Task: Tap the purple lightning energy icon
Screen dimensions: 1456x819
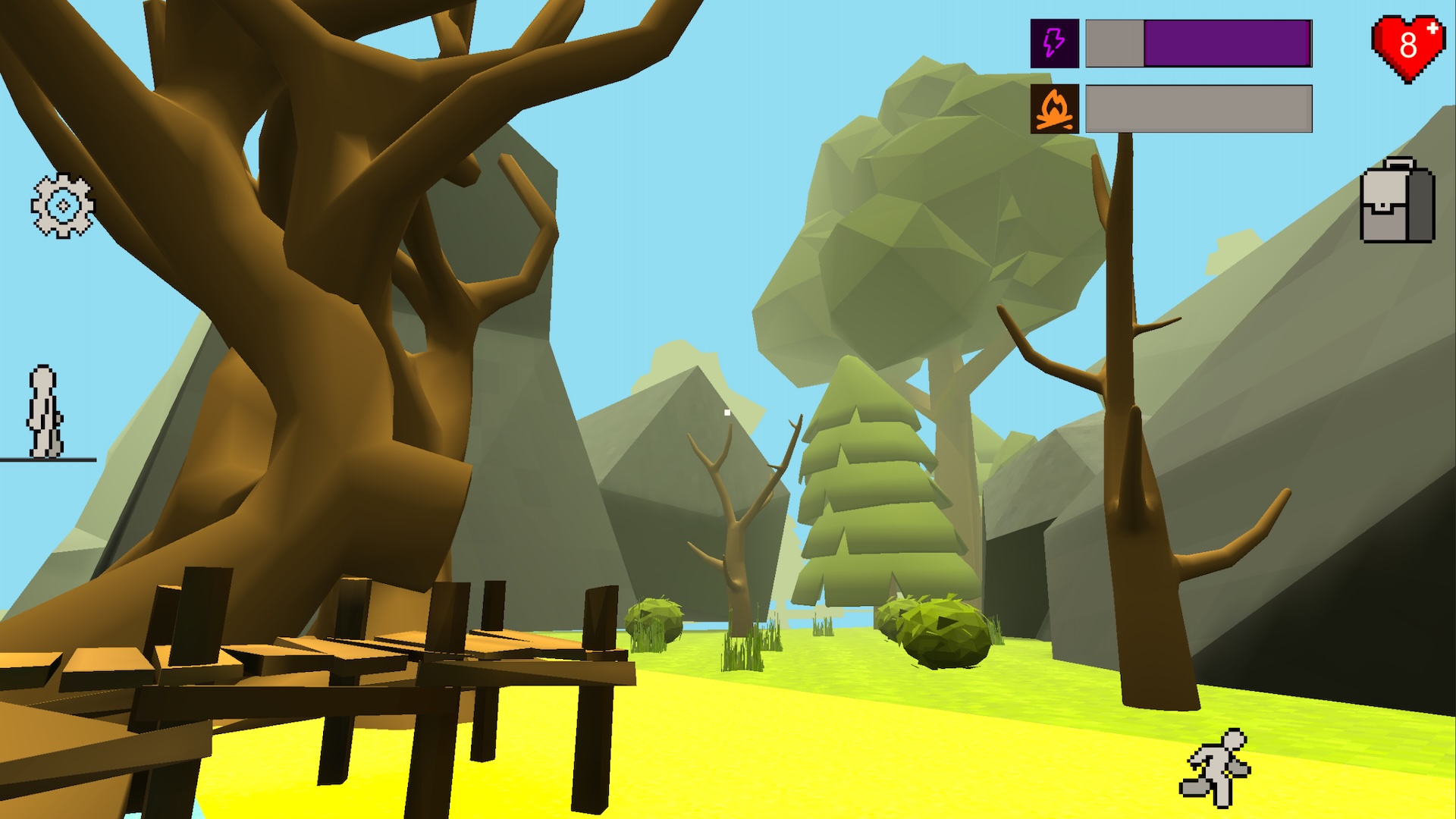Action: (x=1053, y=42)
